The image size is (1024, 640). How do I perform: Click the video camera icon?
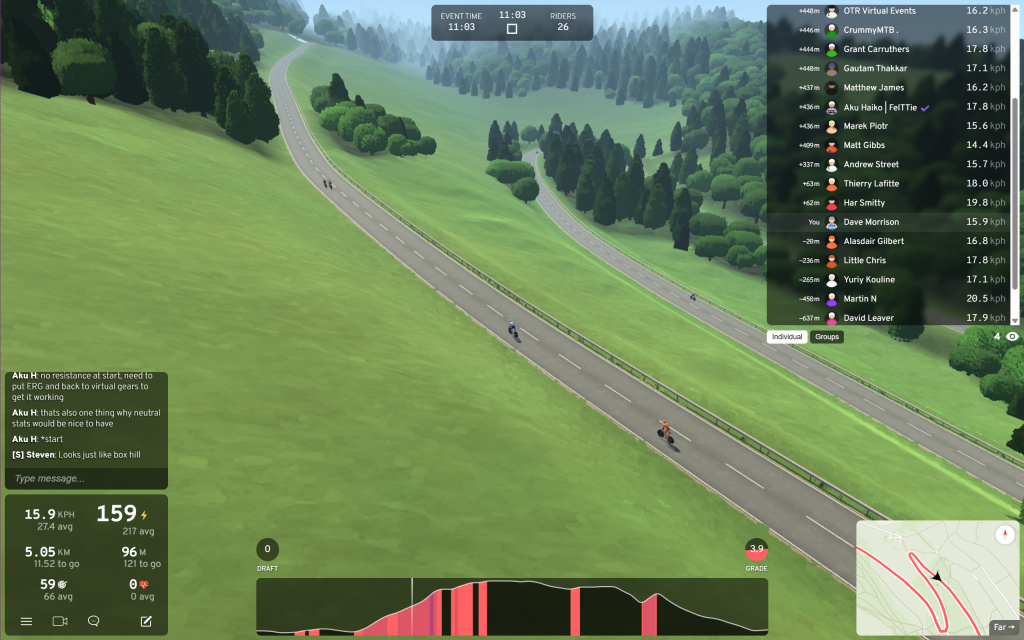click(x=60, y=621)
